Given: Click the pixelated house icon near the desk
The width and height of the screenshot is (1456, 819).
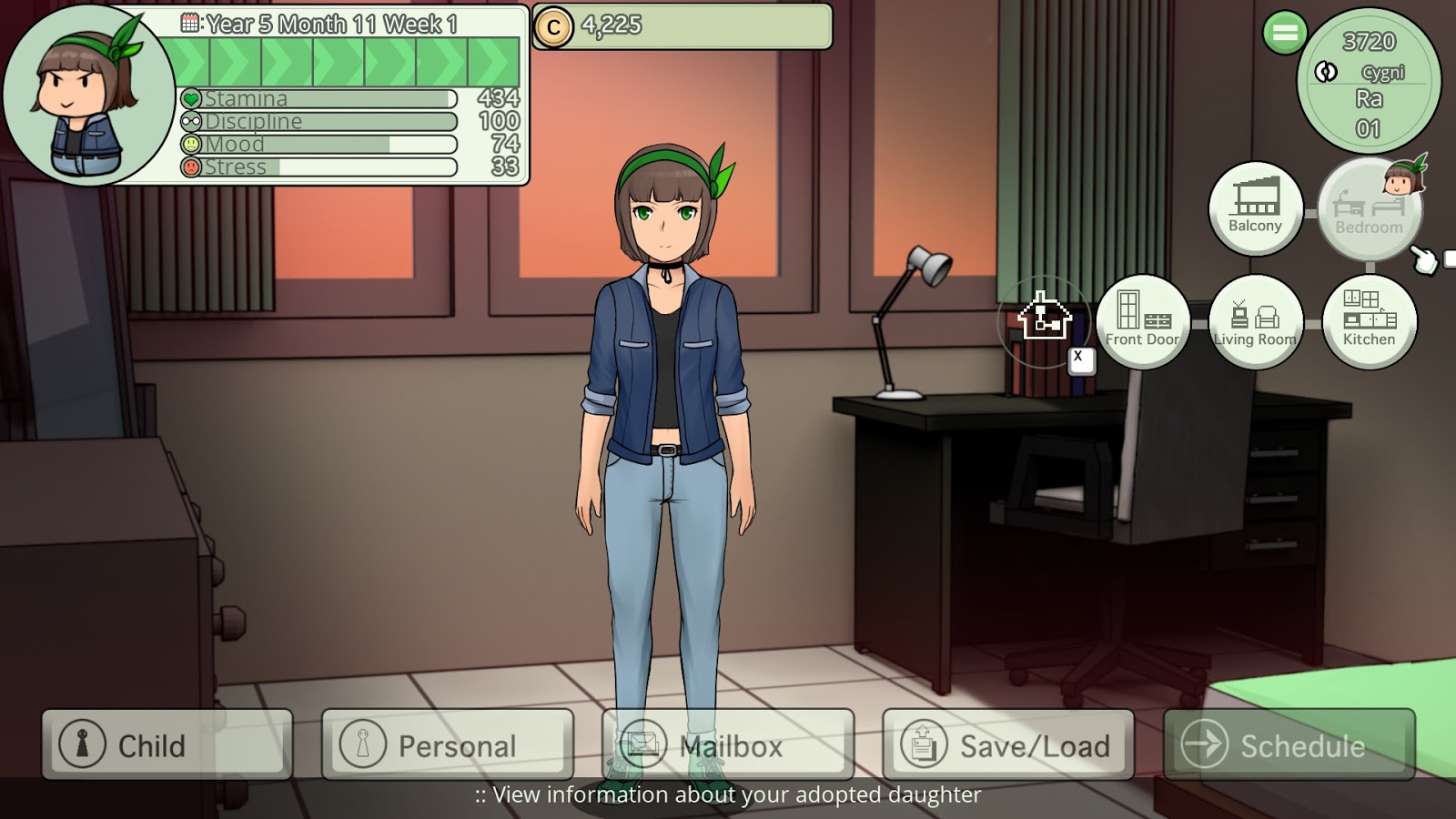Looking at the screenshot, I should coord(1043,318).
